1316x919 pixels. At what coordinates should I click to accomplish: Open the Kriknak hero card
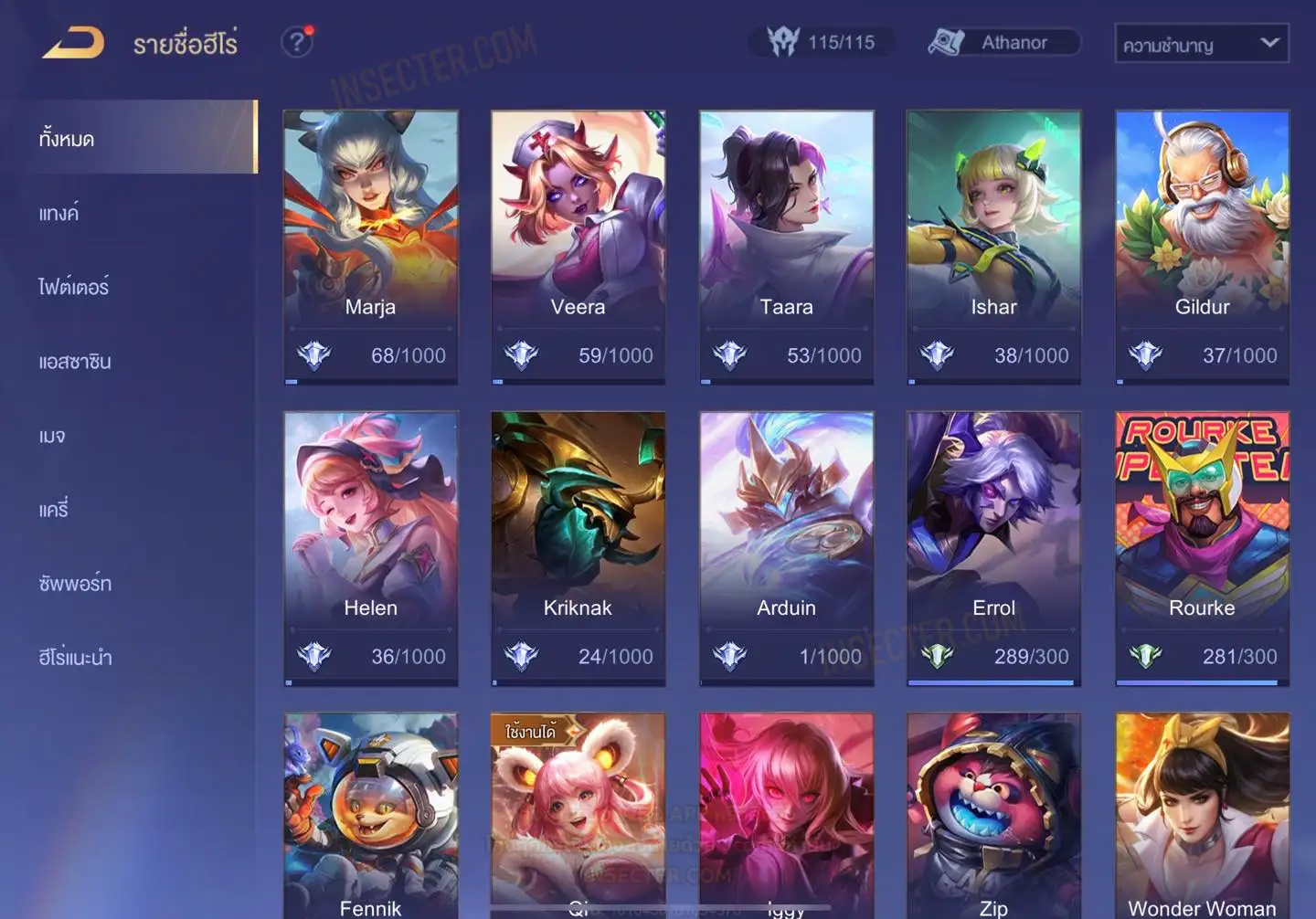[578, 548]
